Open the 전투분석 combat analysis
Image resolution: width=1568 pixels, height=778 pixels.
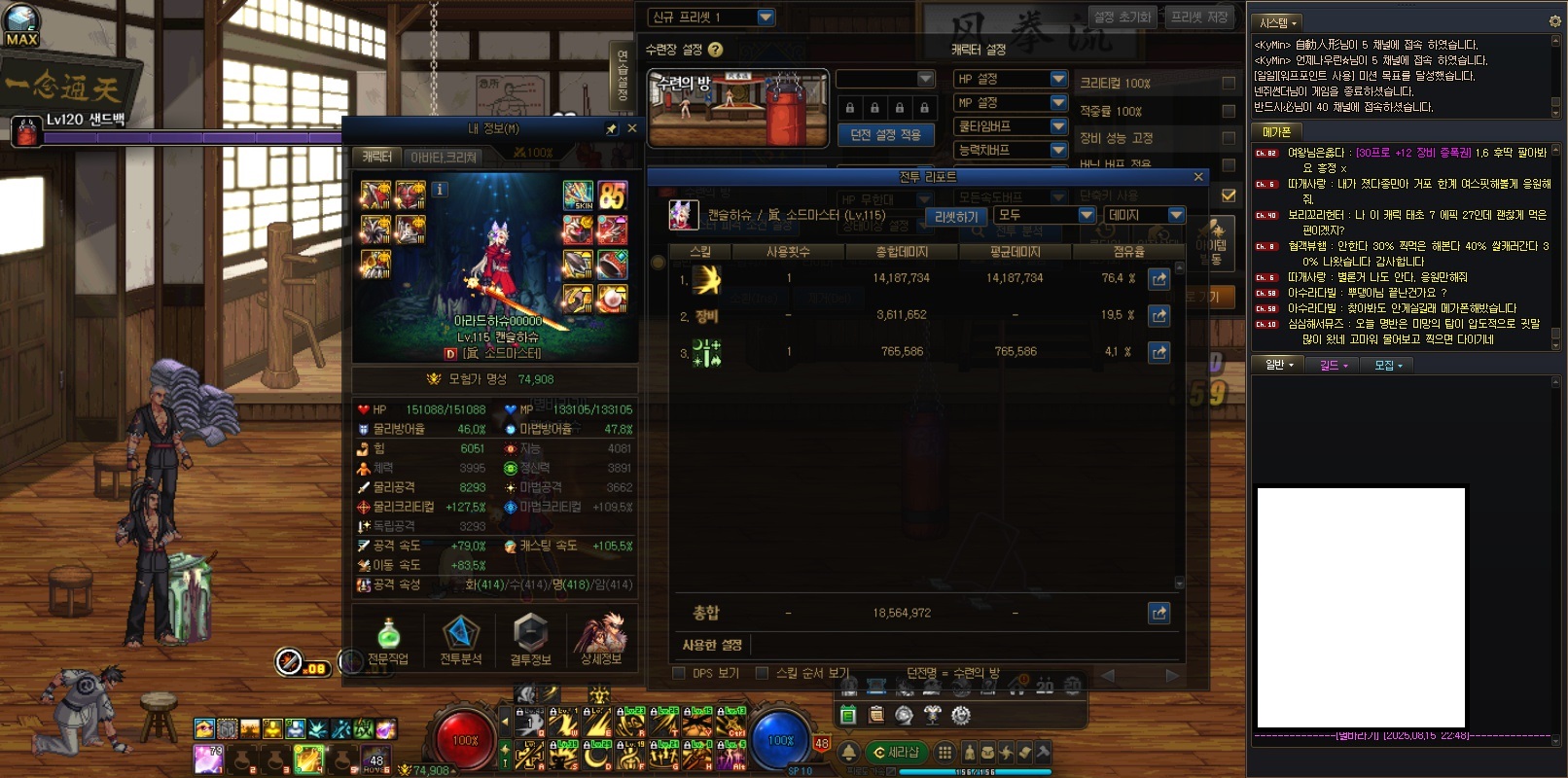[x=460, y=641]
